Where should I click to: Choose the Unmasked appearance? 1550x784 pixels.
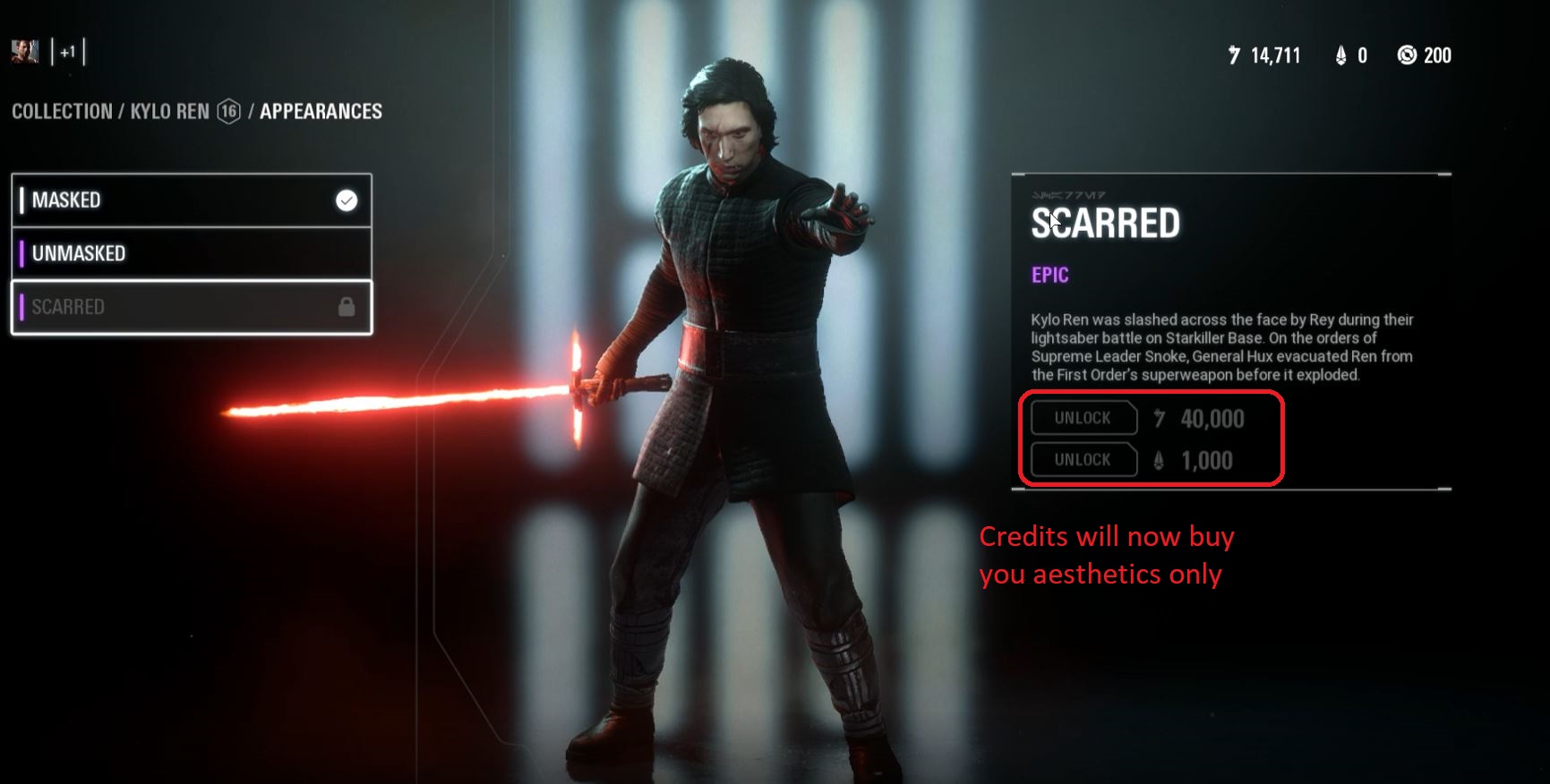point(191,253)
